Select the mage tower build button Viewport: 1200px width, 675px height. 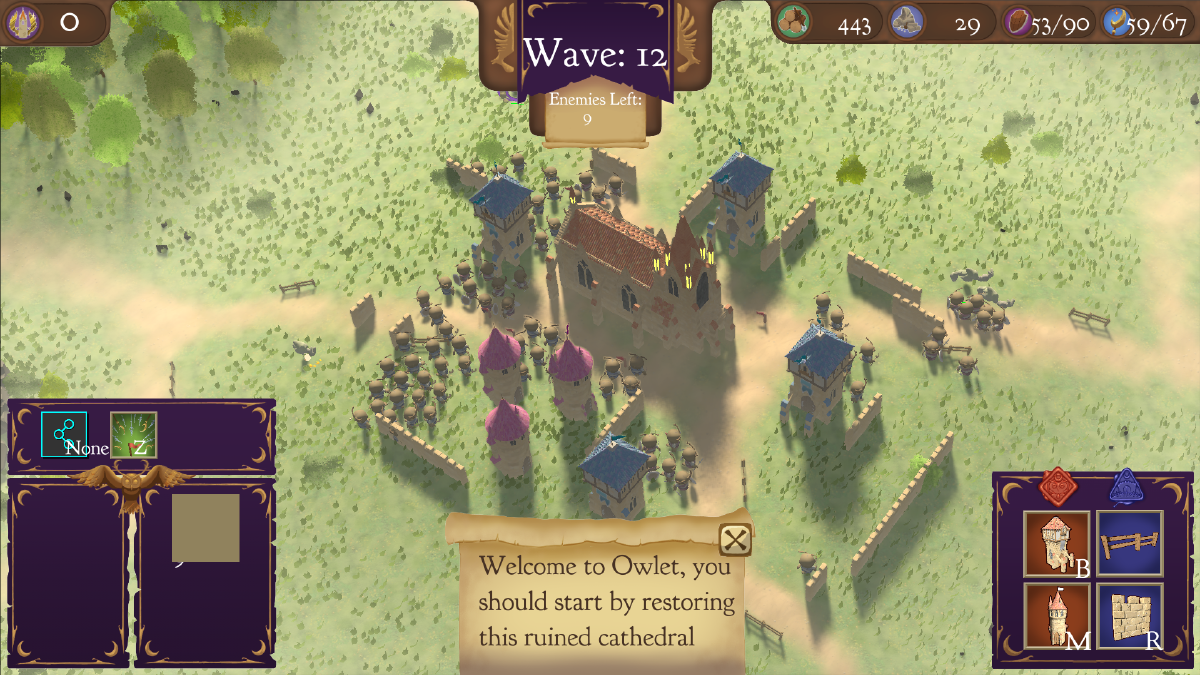1057,616
